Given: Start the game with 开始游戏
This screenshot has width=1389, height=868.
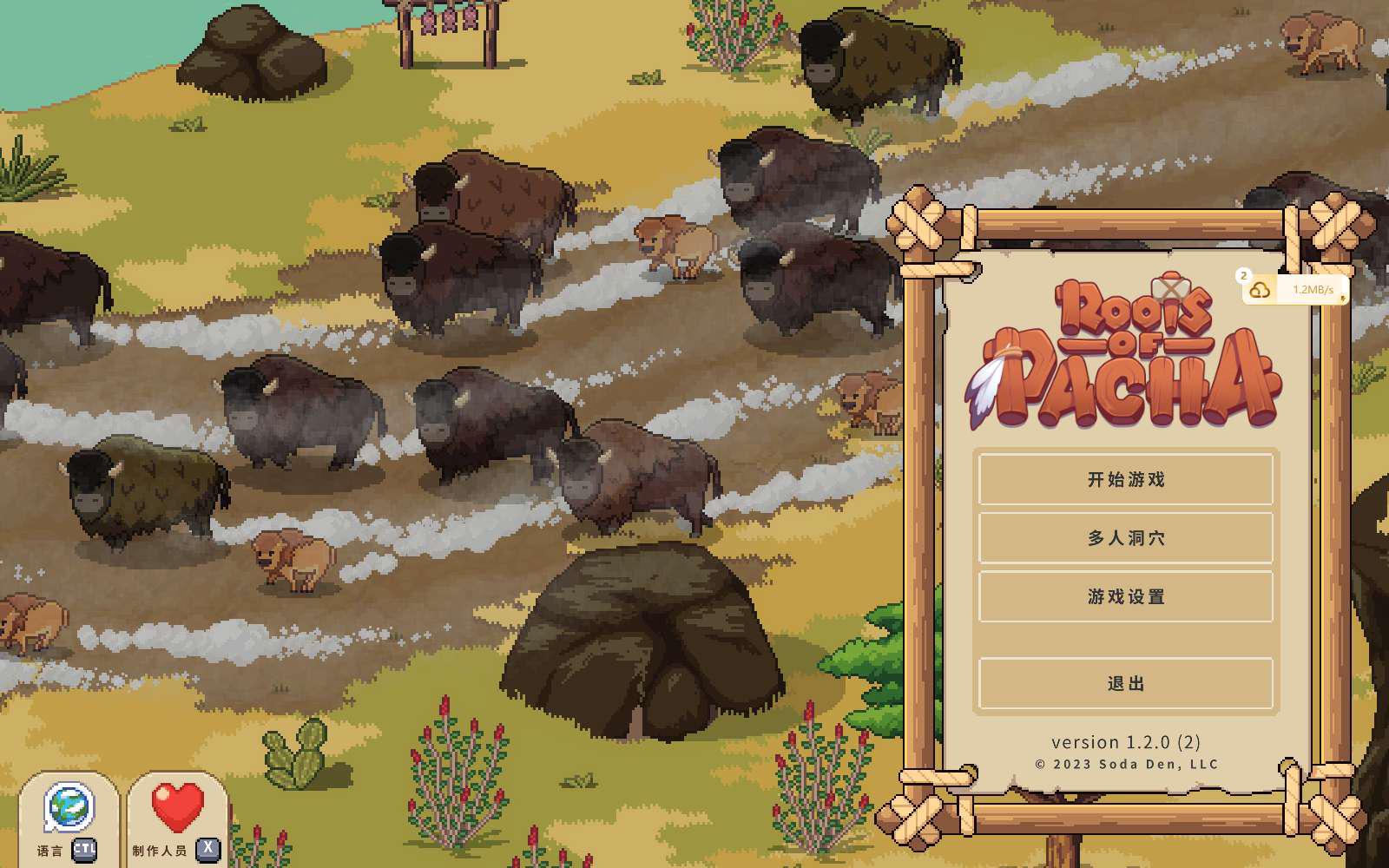Looking at the screenshot, I should pos(1125,479).
